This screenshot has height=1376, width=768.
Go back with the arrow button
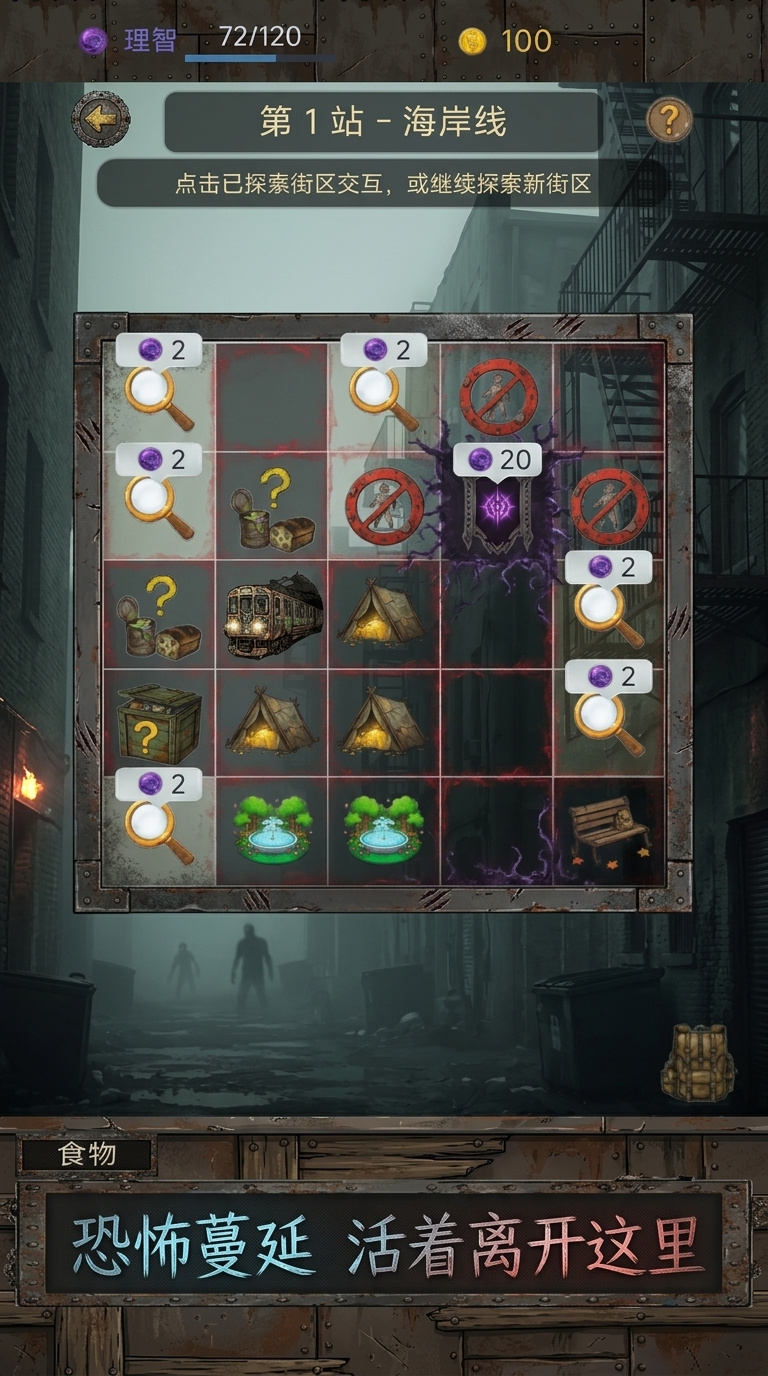pyautogui.click(x=100, y=120)
